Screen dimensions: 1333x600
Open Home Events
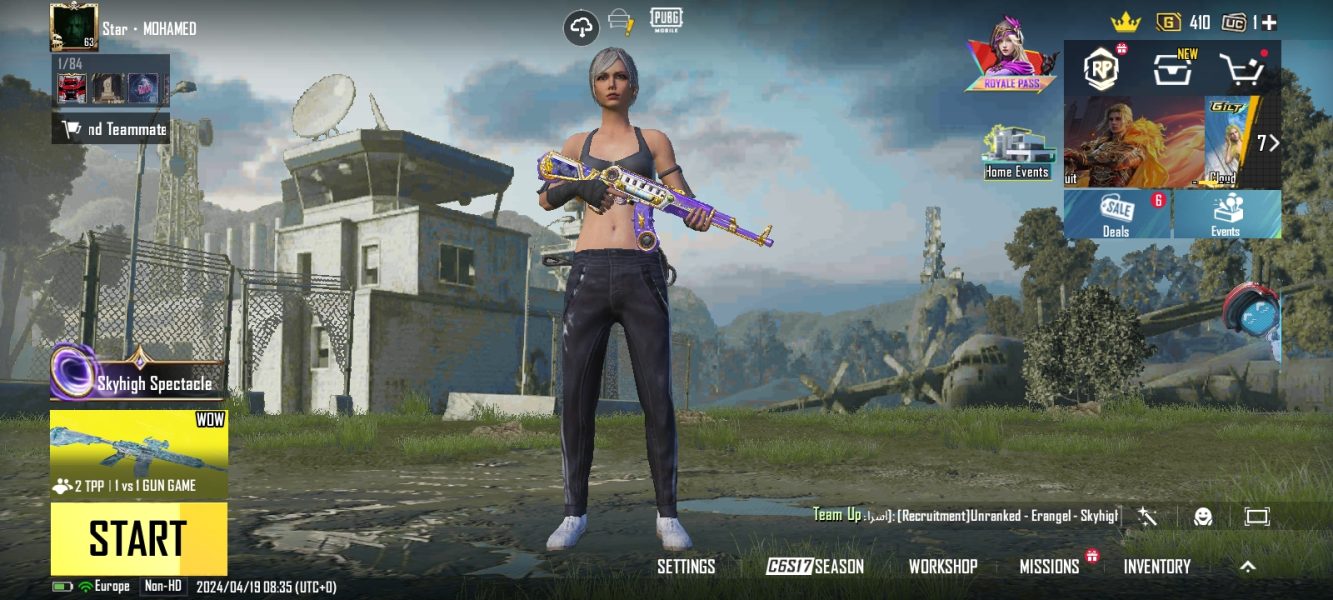pos(1016,154)
